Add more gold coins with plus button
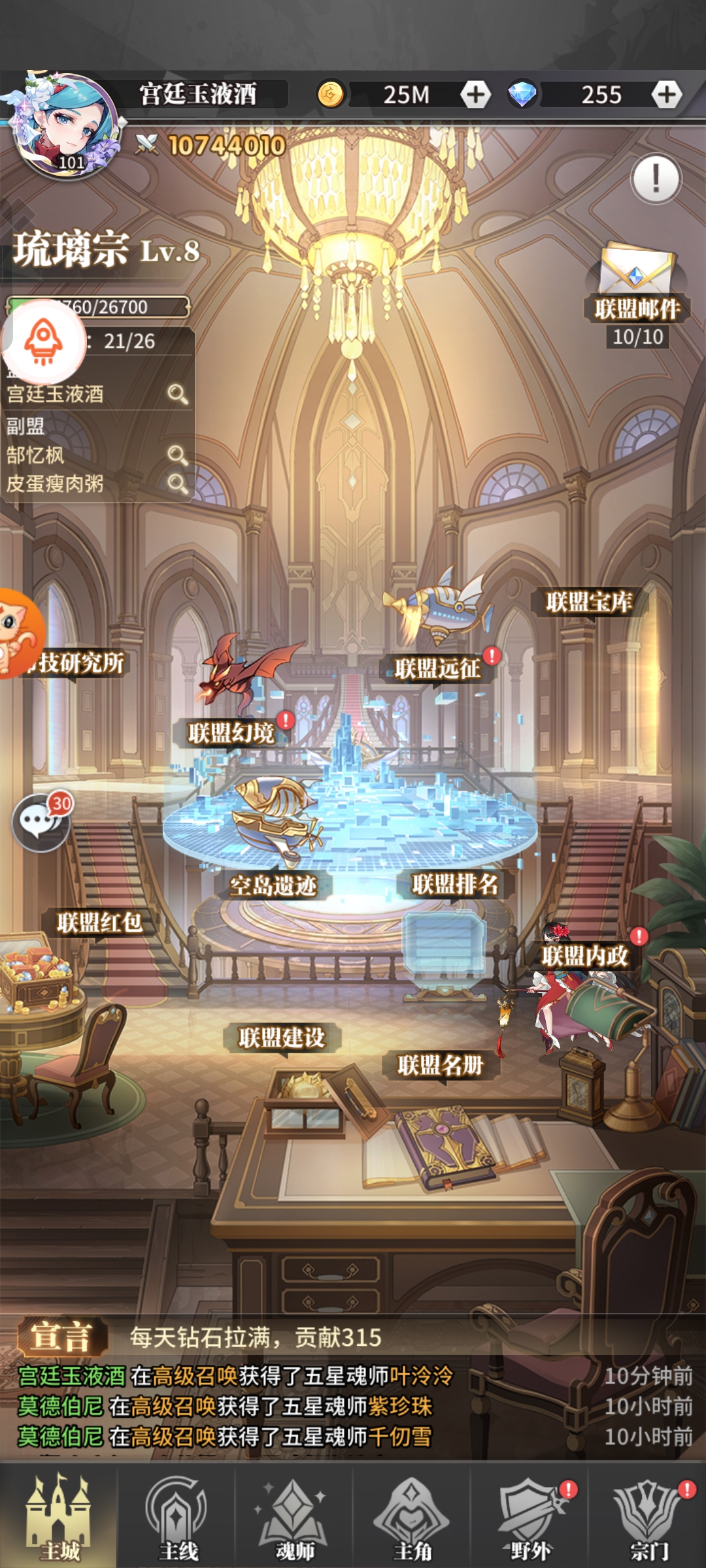The height and width of the screenshot is (1568, 706). [475, 95]
